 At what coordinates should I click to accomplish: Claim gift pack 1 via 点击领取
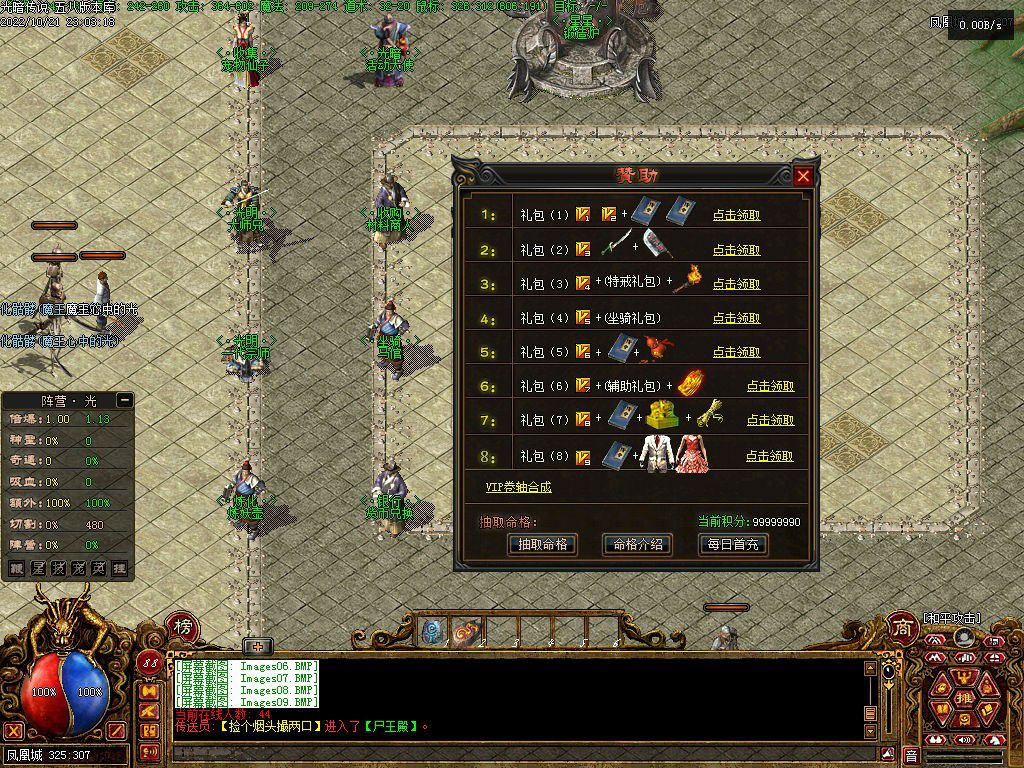pos(736,215)
